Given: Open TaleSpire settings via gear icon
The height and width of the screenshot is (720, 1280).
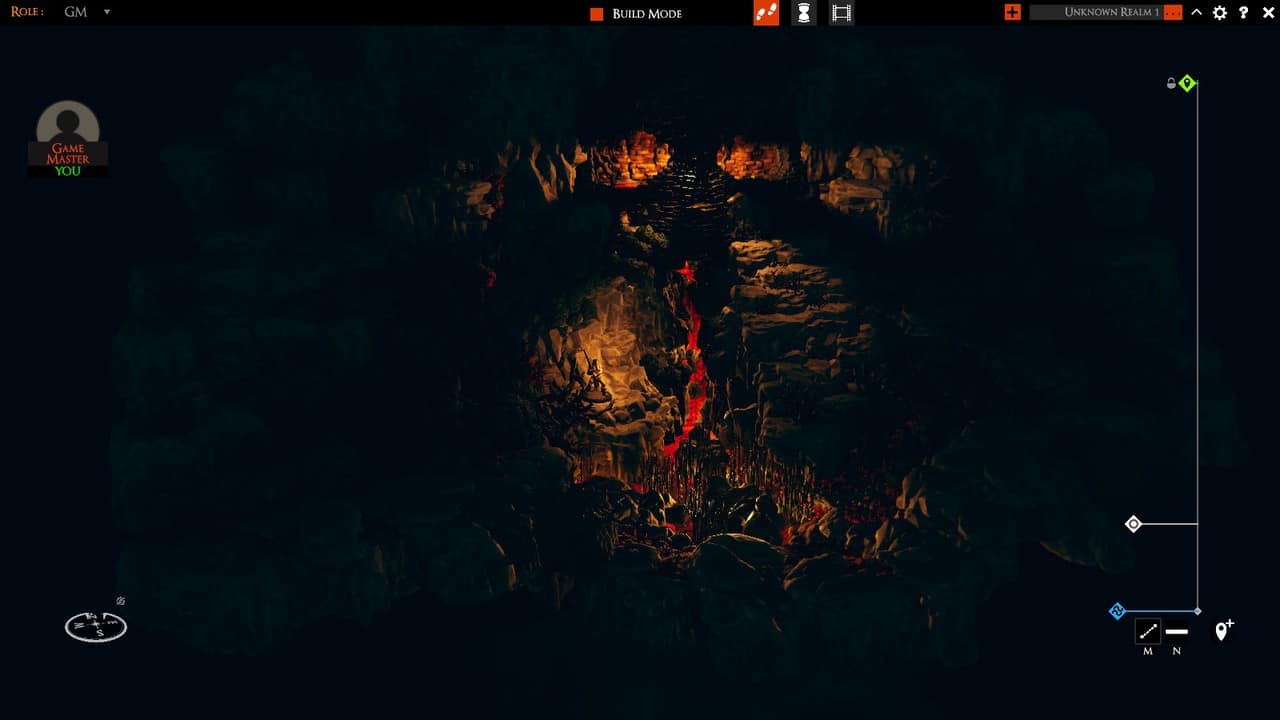Looking at the screenshot, I should point(1220,13).
